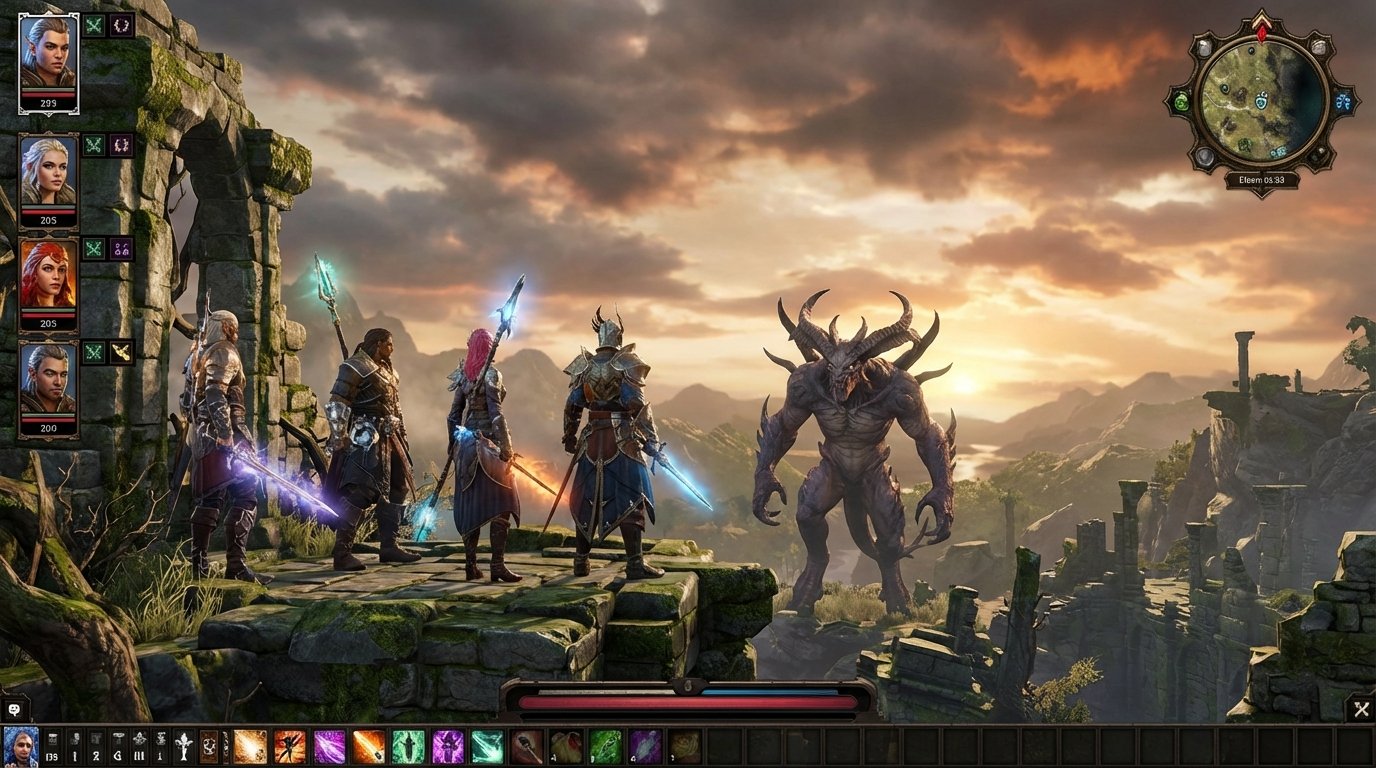Image resolution: width=1376 pixels, height=768 pixels.
Task: Click the Eleem 03:33 label under the minimap
Action: pyautogui.click(x=1261, y=179)
